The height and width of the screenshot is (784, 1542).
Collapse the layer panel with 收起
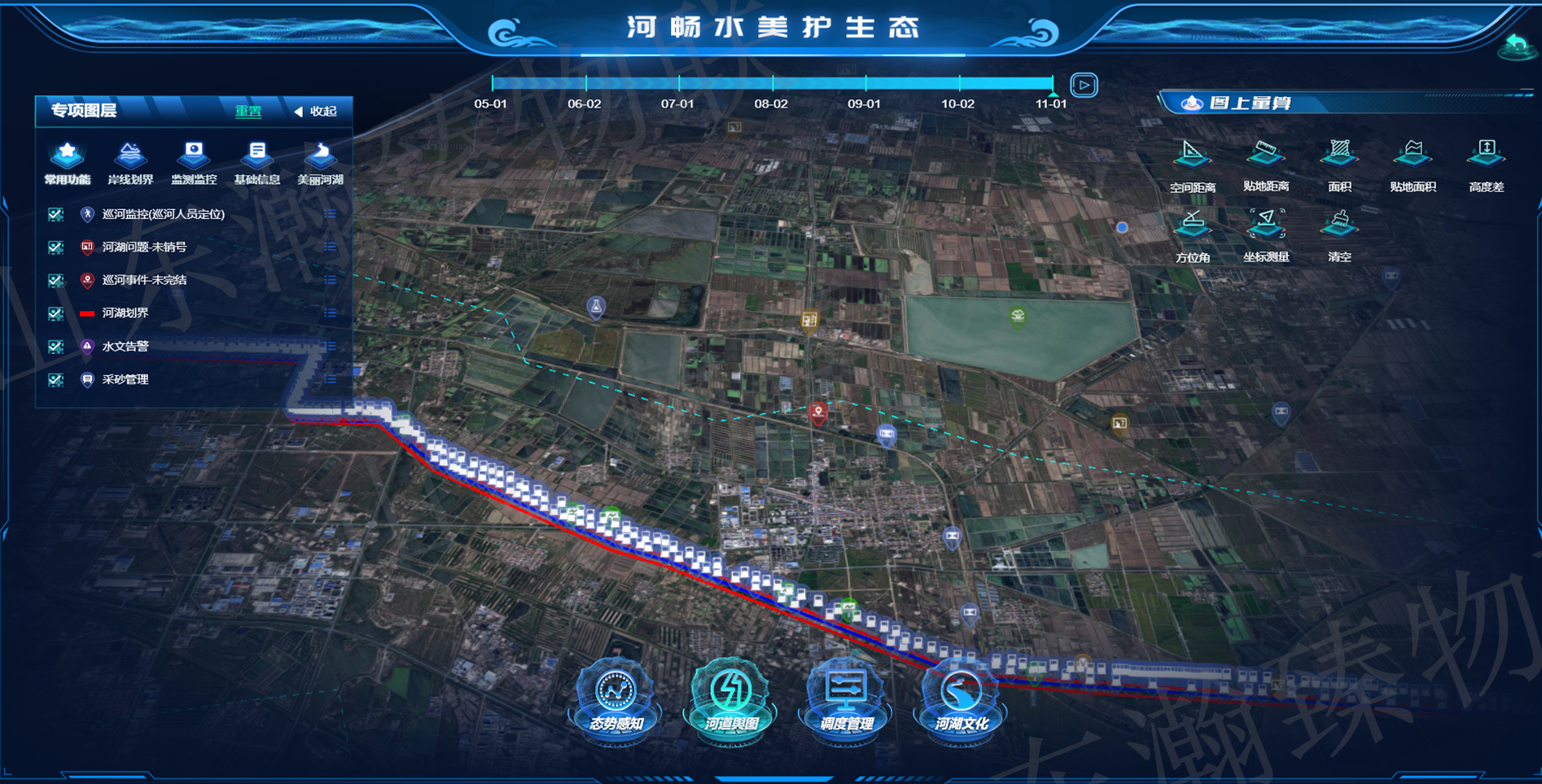[x=316, y=112]
